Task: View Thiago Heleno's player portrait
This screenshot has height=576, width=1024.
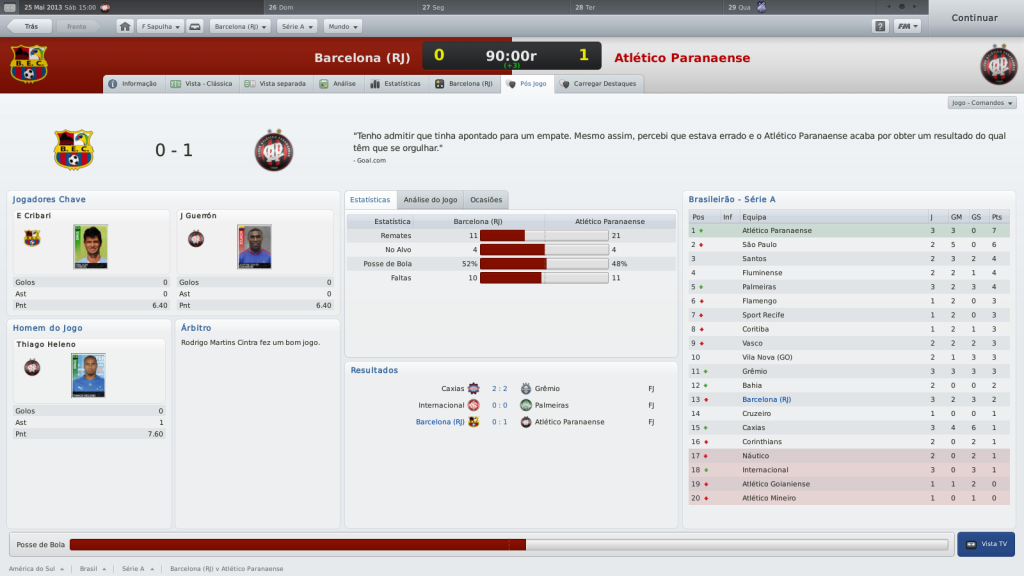Action: tap(88, 375)
